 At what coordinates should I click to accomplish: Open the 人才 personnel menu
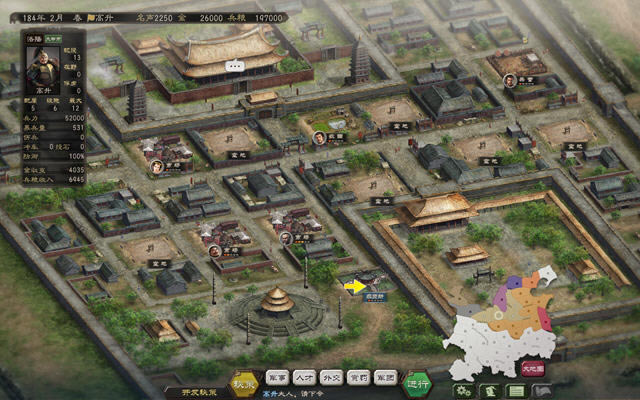tap(304, 378)
